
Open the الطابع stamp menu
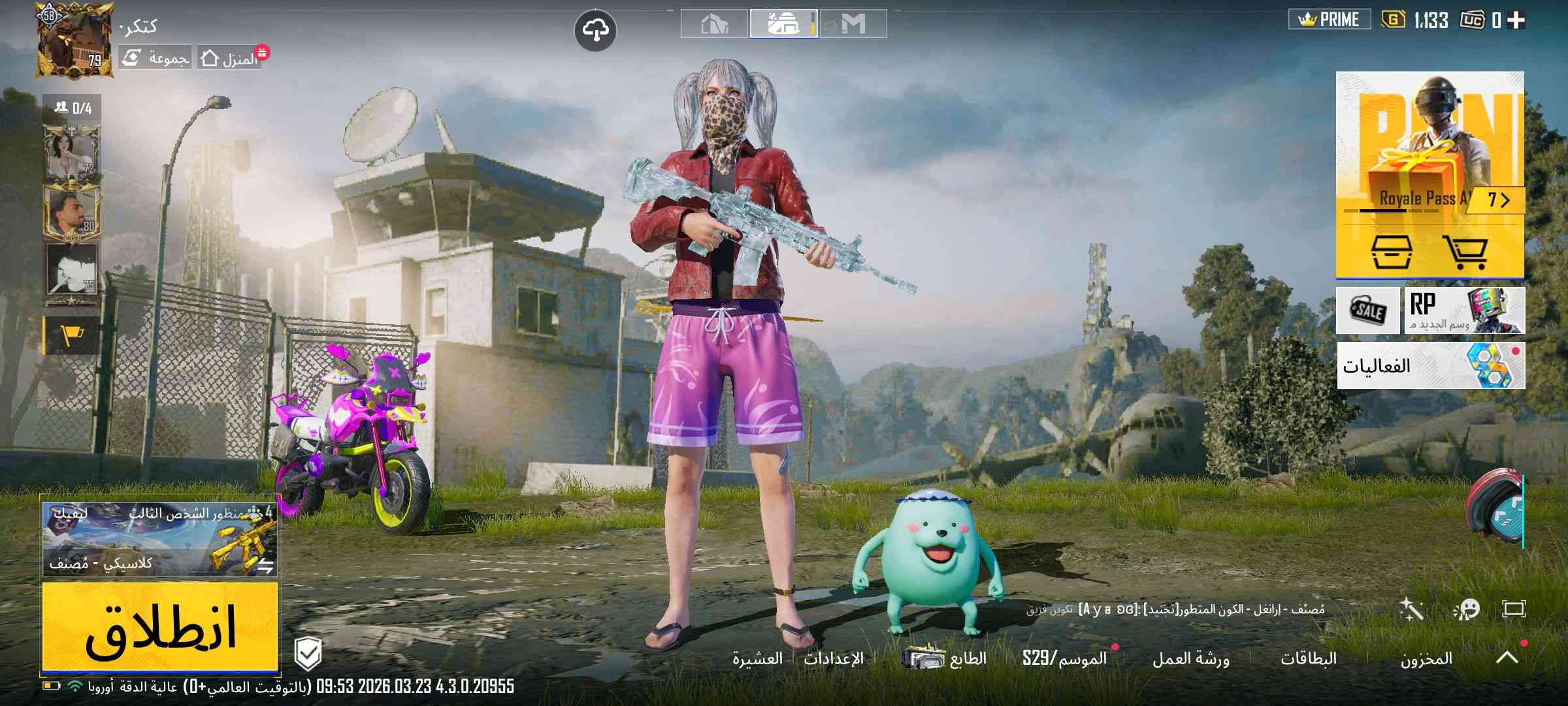click(x=947, y=658)
